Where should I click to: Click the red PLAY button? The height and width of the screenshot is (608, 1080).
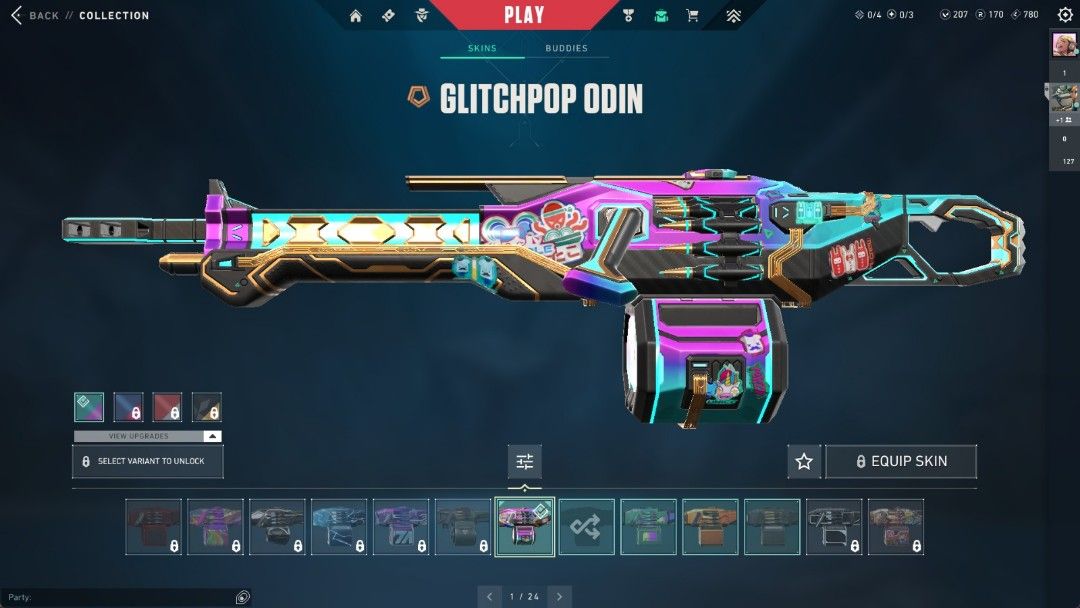pyautogui.click(x=524, y=15)
